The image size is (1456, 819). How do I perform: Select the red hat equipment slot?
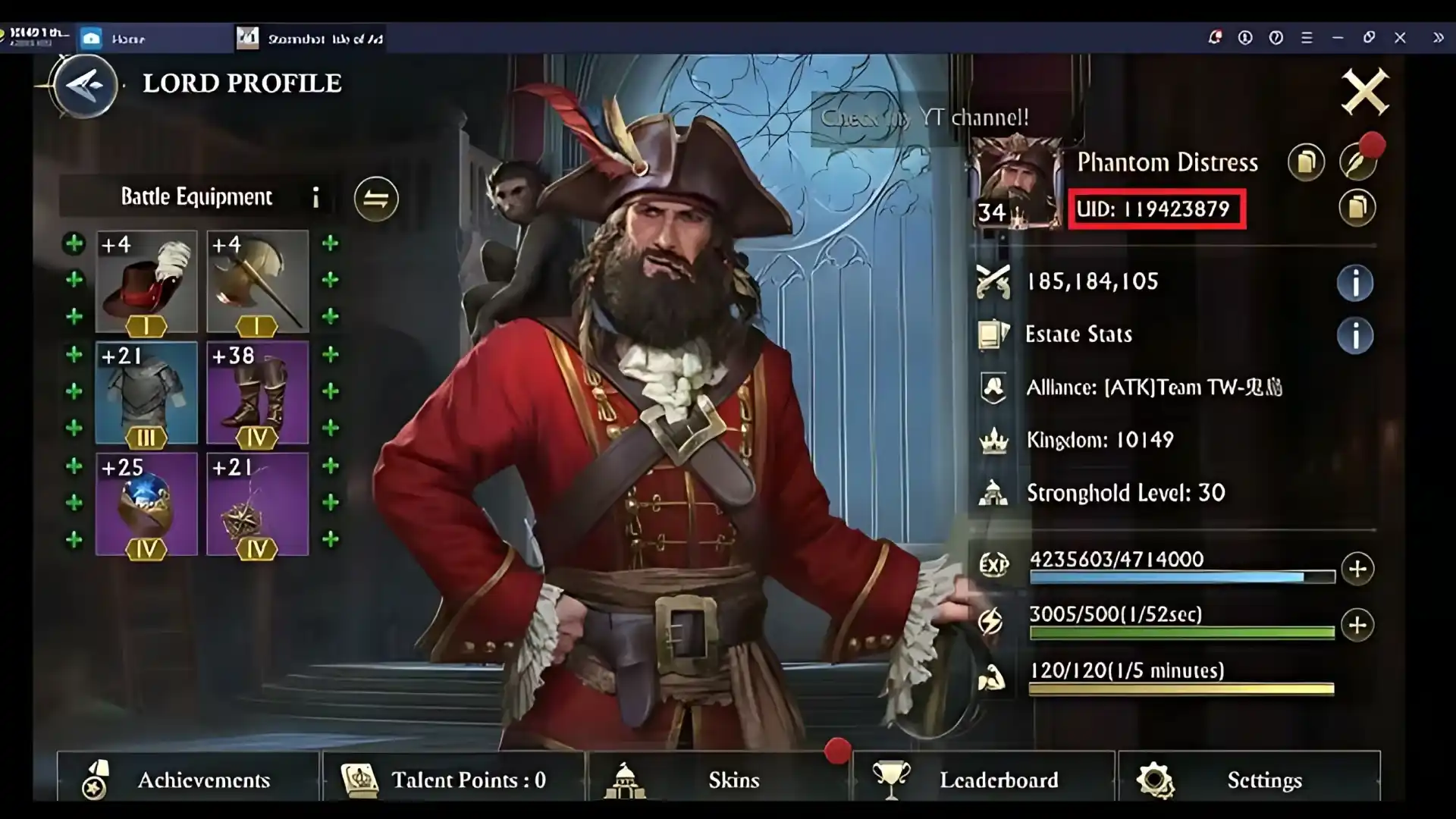click(146, 281)
